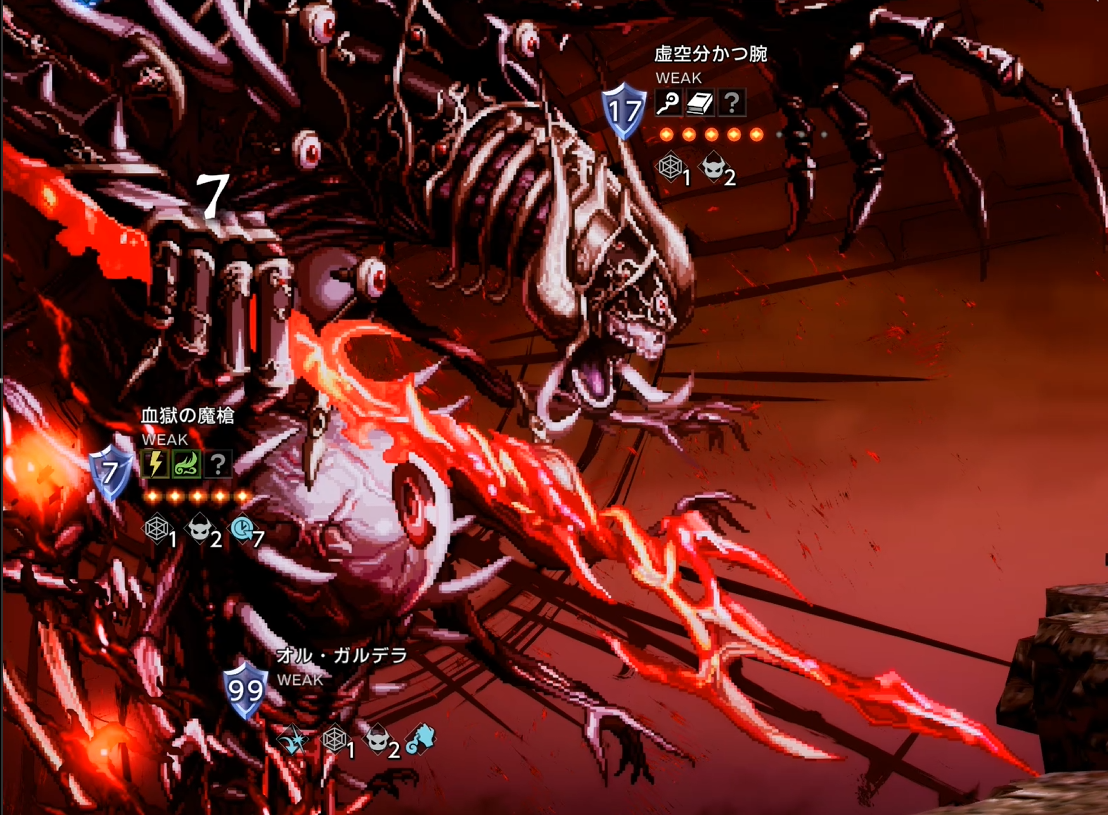Click the blue hand status icon

[x=422, y=740]
